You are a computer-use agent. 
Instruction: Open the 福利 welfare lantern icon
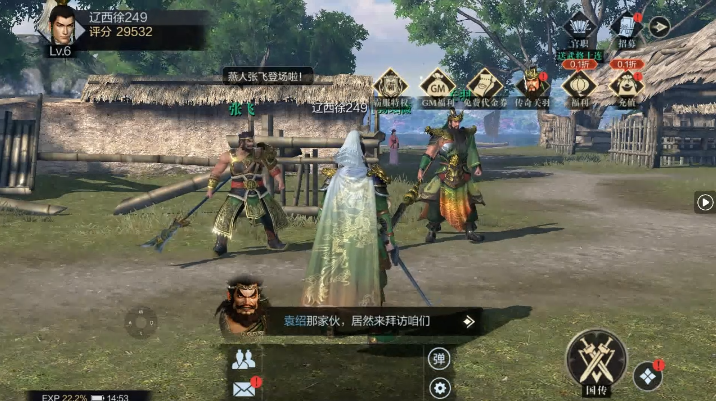579,85
